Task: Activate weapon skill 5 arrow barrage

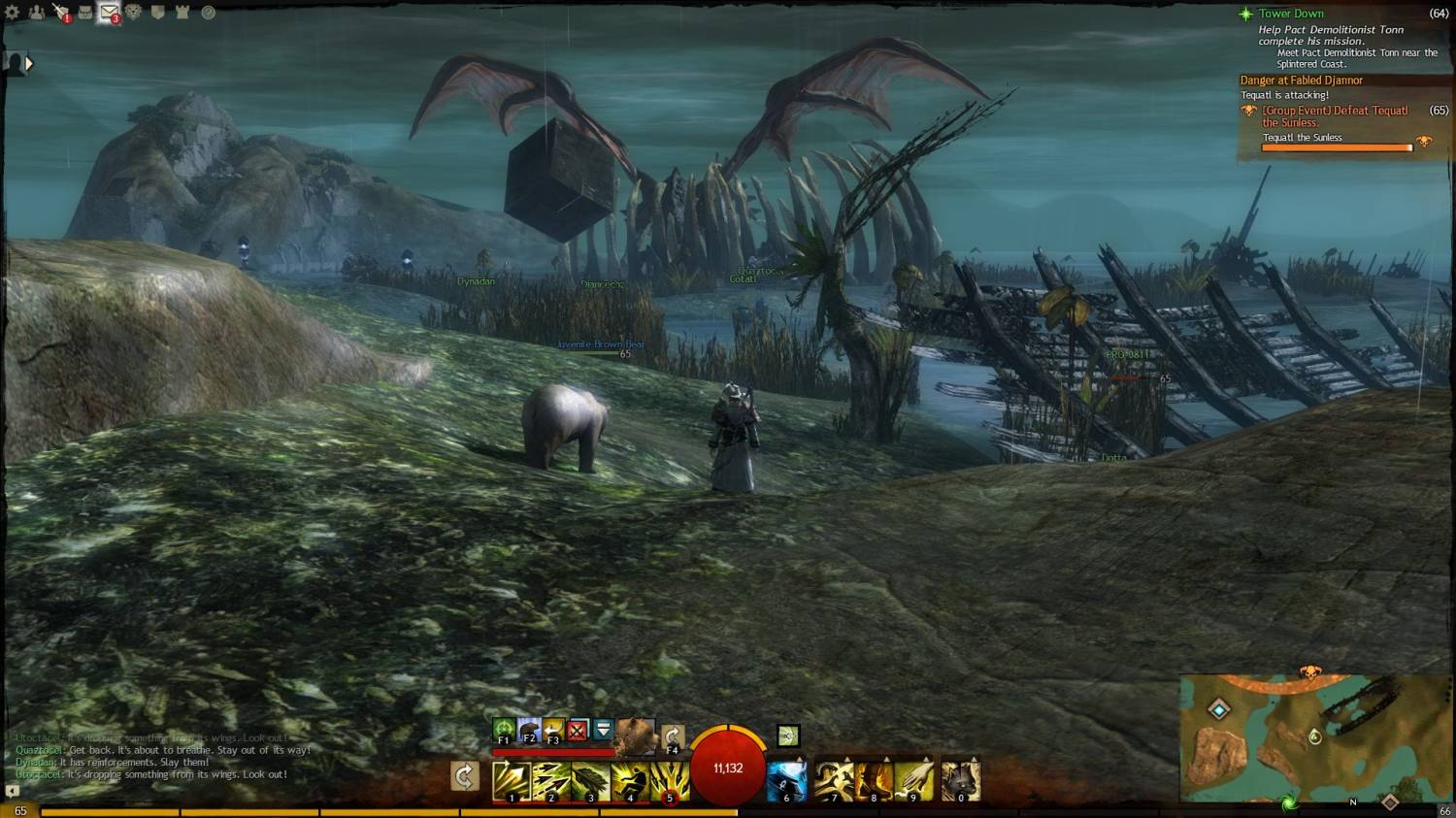Action: pyautogui.click(x=669, y=781)
